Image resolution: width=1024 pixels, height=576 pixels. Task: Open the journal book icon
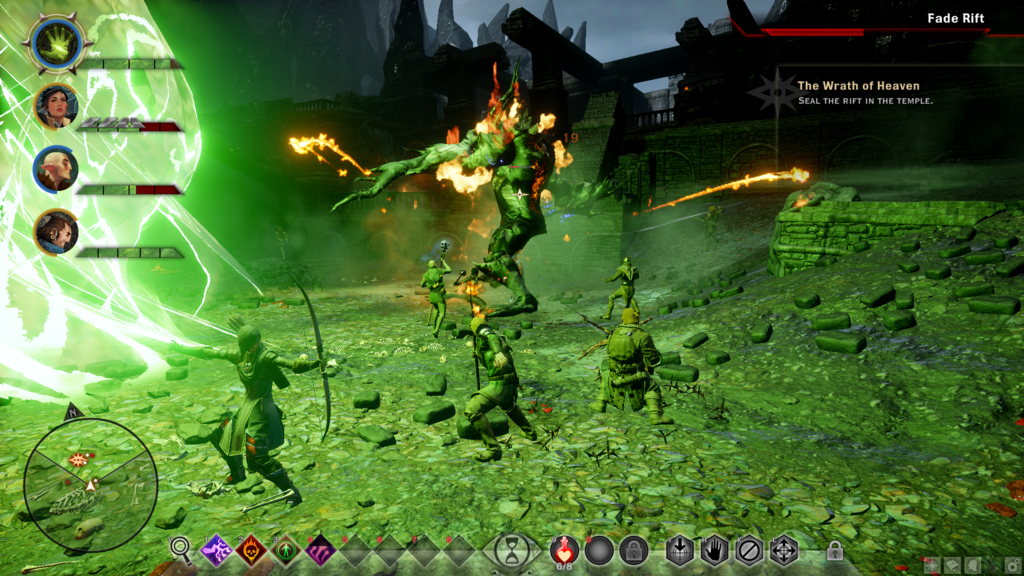coord(951,566)
